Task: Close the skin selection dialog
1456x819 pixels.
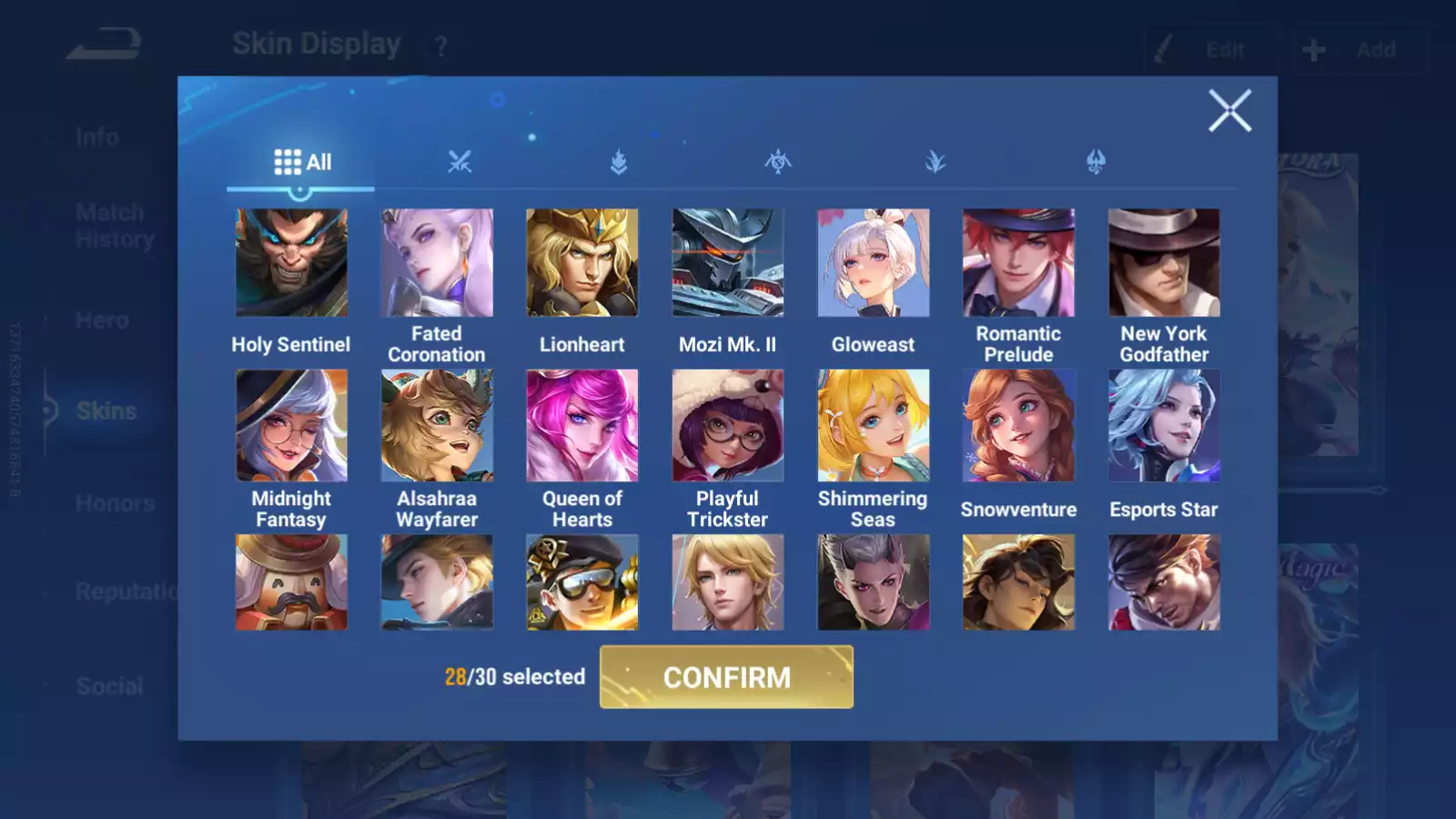Action: pos(1230,112)
